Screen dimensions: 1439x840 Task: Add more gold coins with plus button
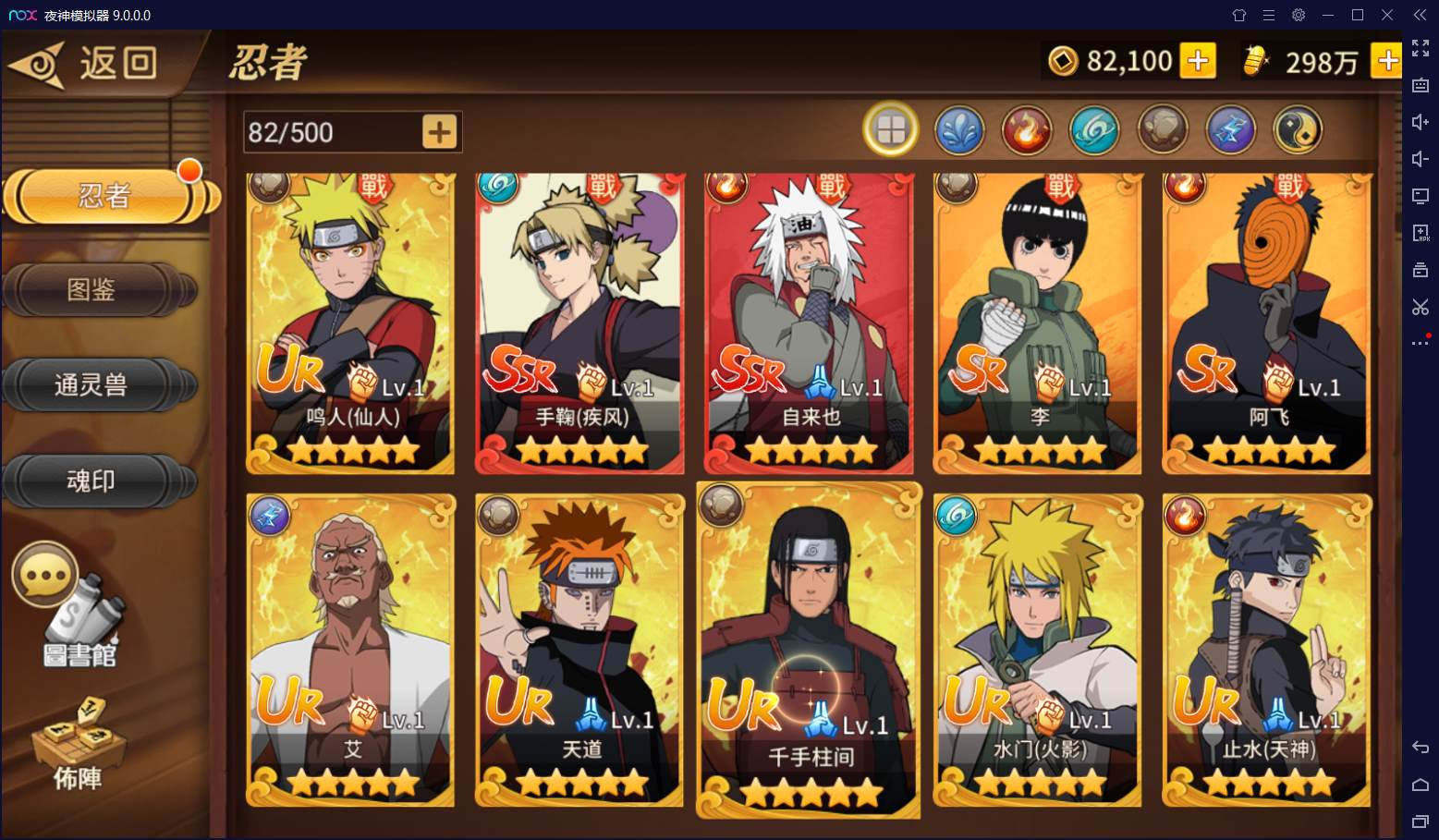1198,61
